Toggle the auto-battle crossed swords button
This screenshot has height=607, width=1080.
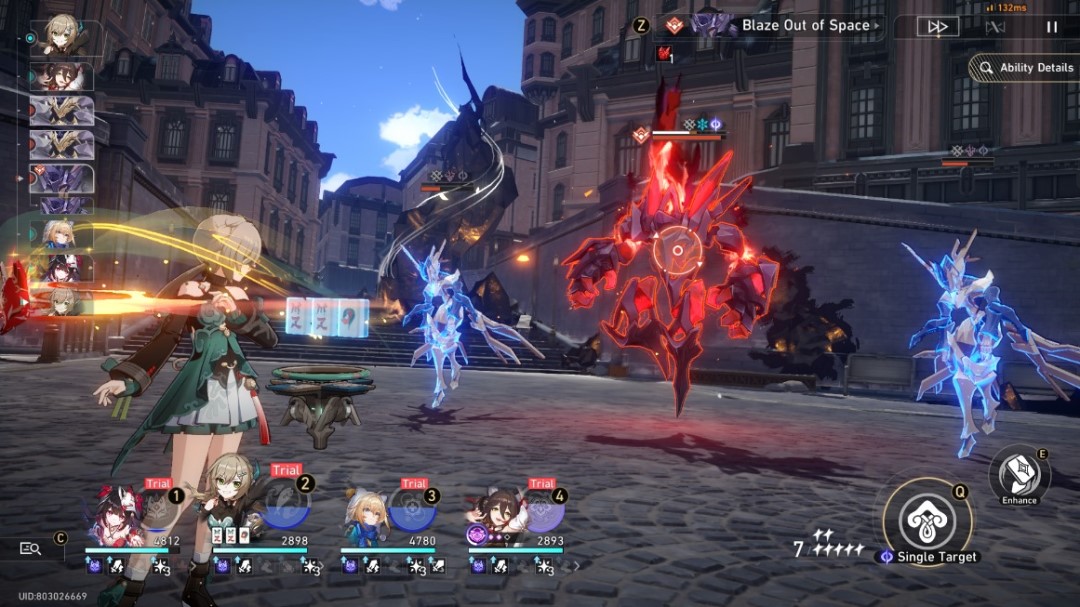pos(995,27)
